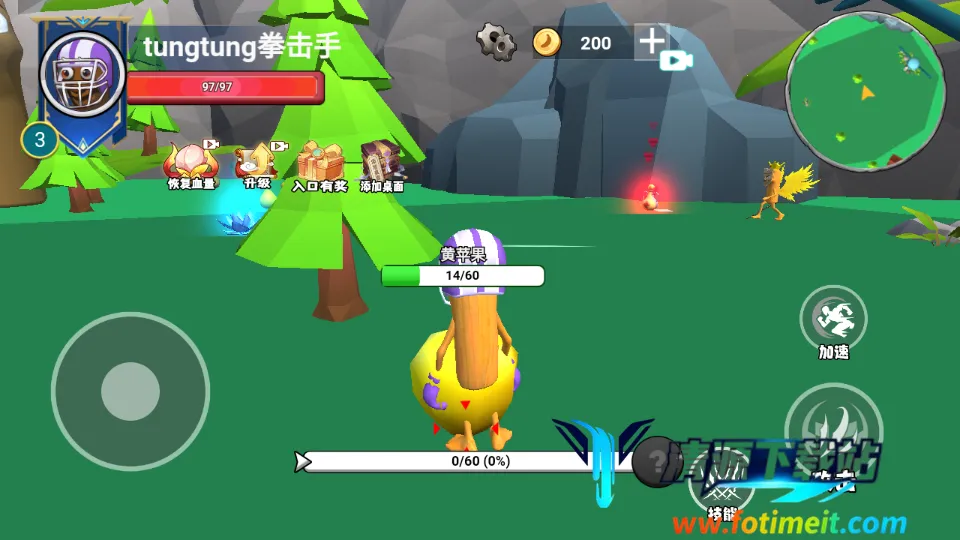Select the 升级 upgrade arrow icon

257,160
